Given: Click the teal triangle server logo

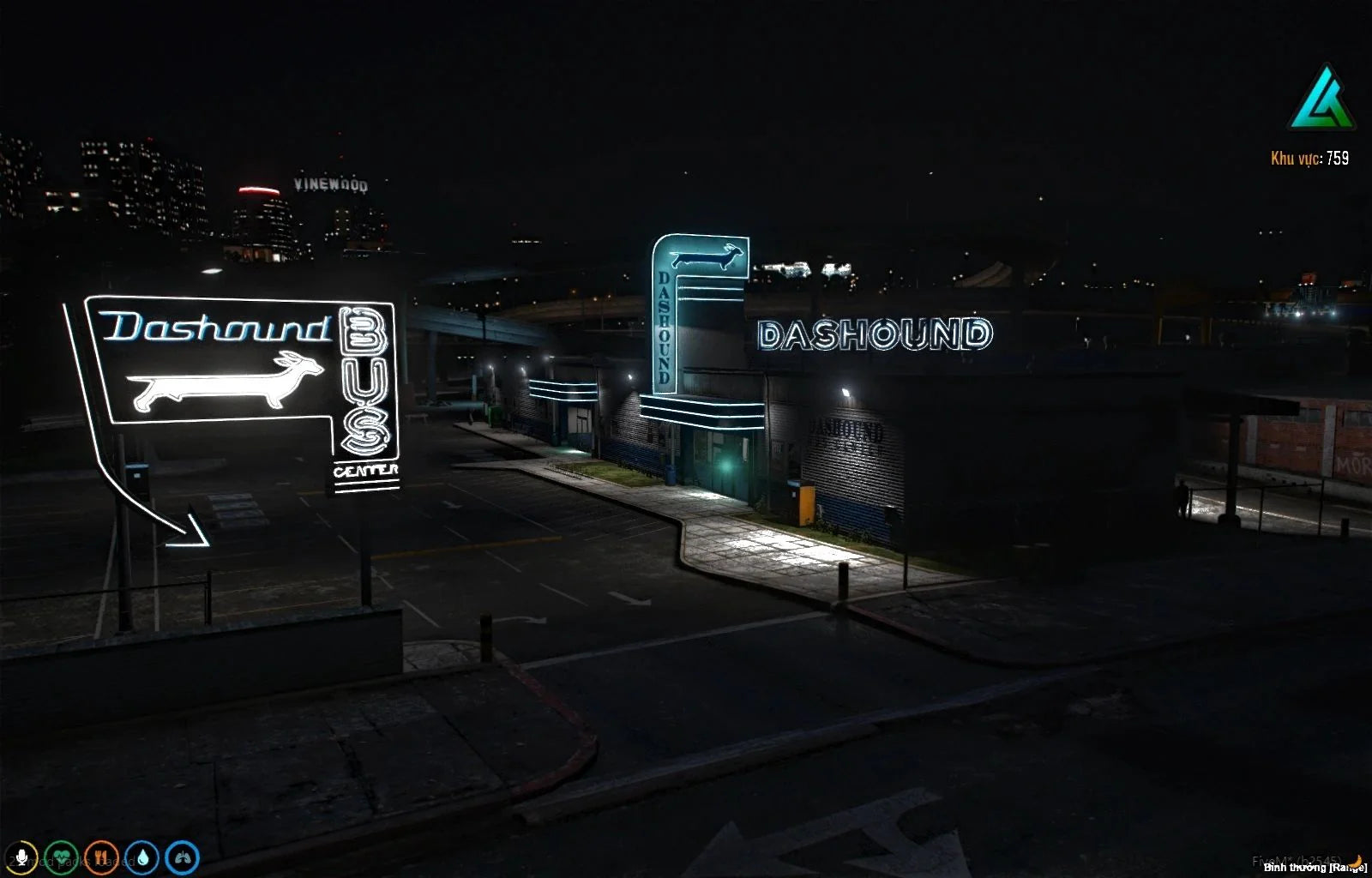Looking at the screenshot, I should point(1321,99).
